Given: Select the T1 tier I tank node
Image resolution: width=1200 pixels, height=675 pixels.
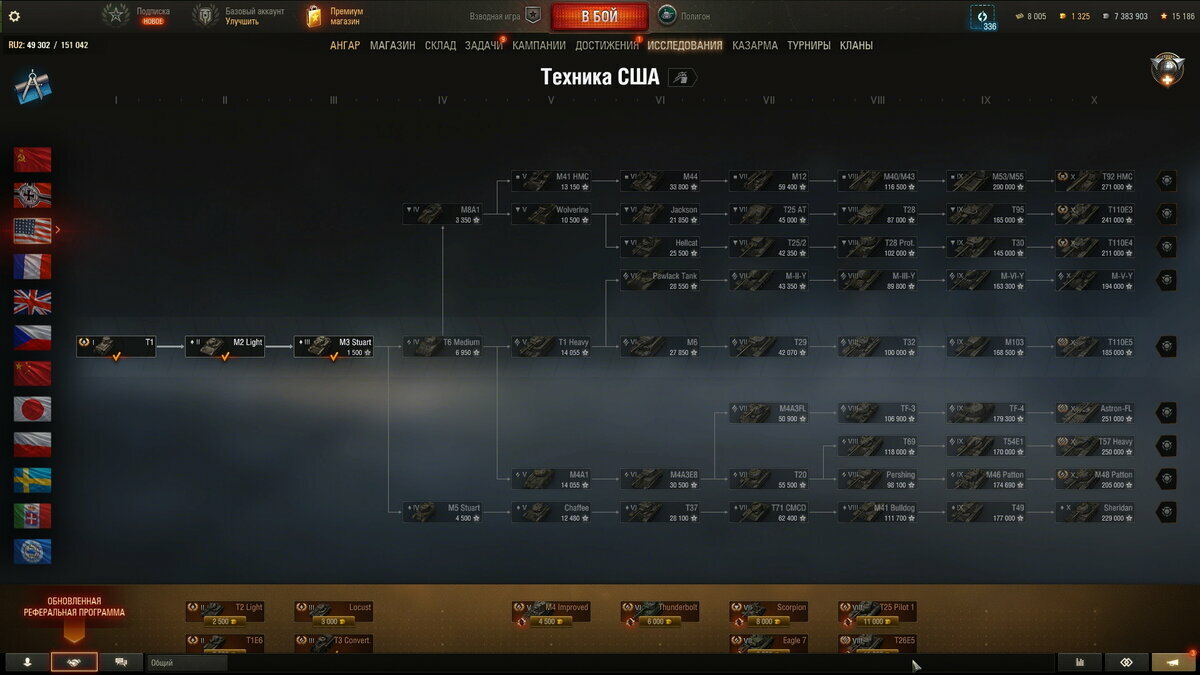Looking at the screenshot, I should click(x=117, y=346).
